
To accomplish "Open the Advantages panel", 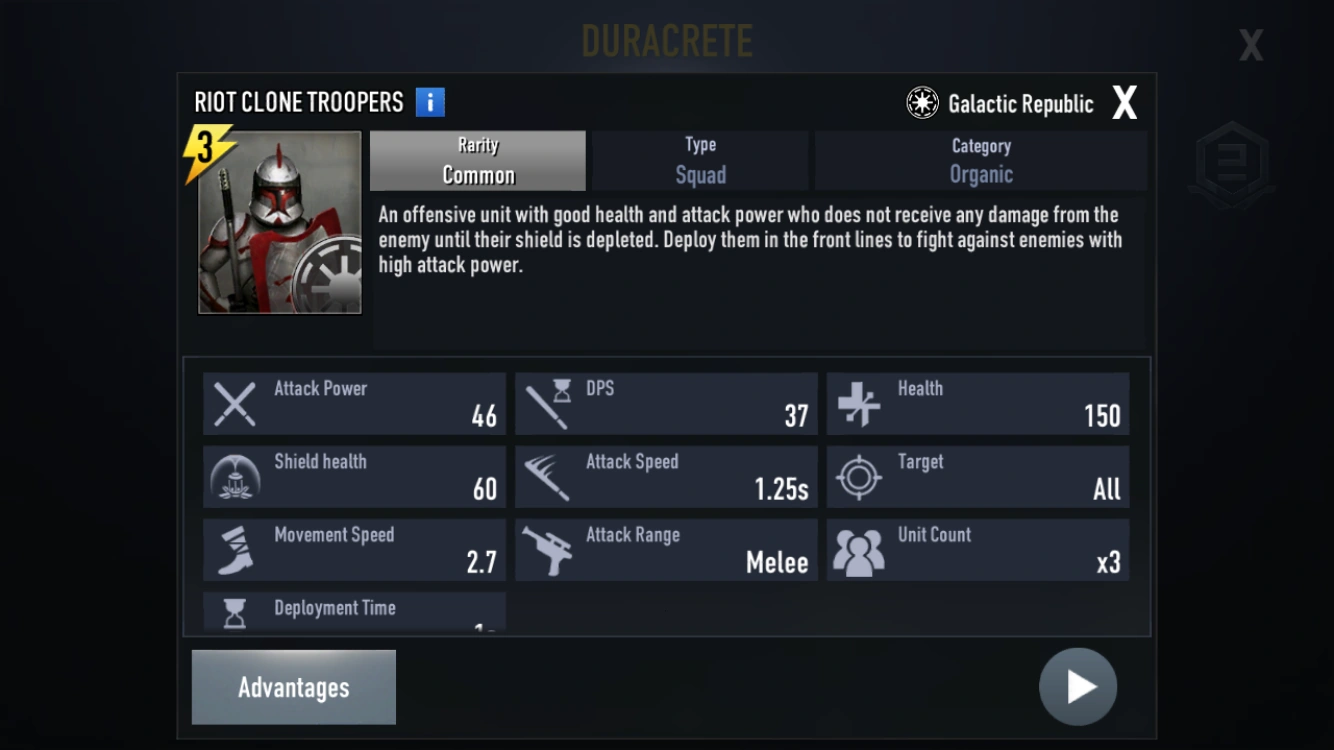I will click(293, 687).
